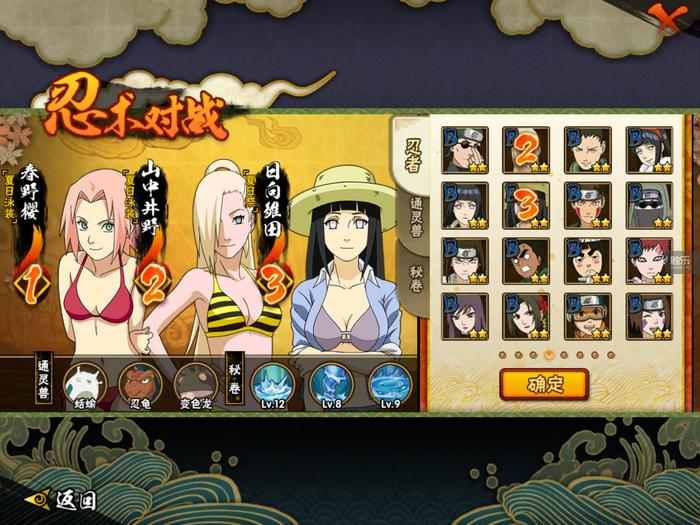Select the hooded masked ninja portrait
This screenshot has height=525, width=700.
[648, 206]
